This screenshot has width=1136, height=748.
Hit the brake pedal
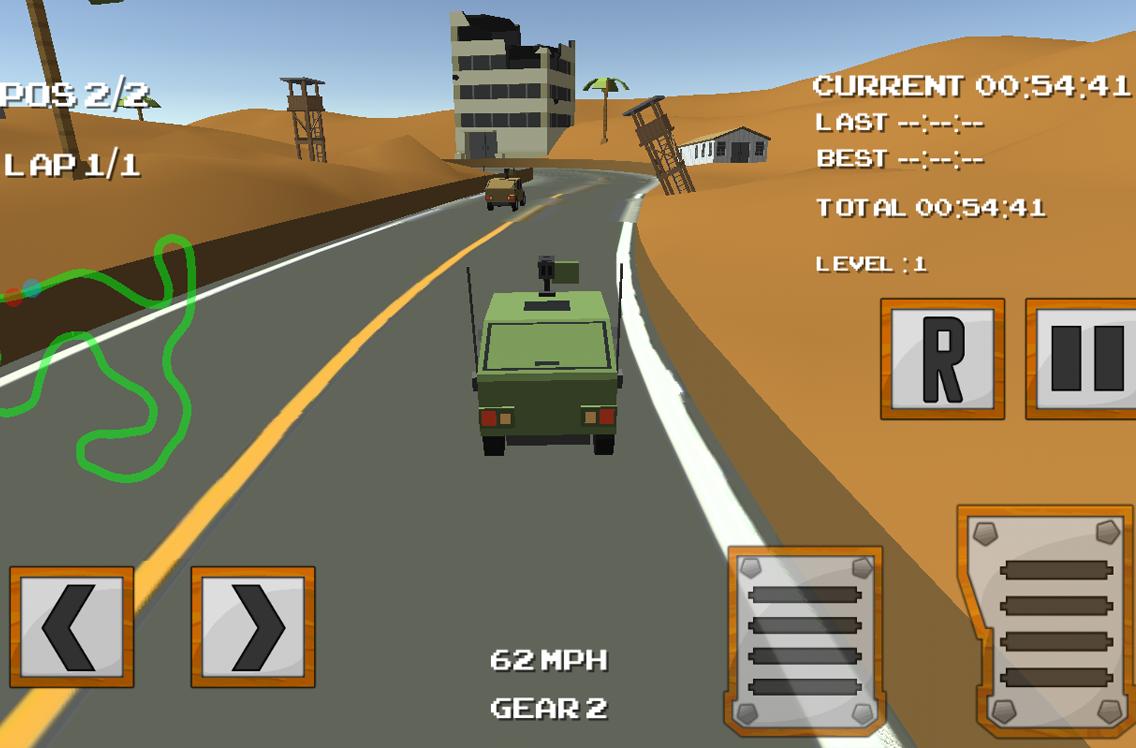[804, 640]
